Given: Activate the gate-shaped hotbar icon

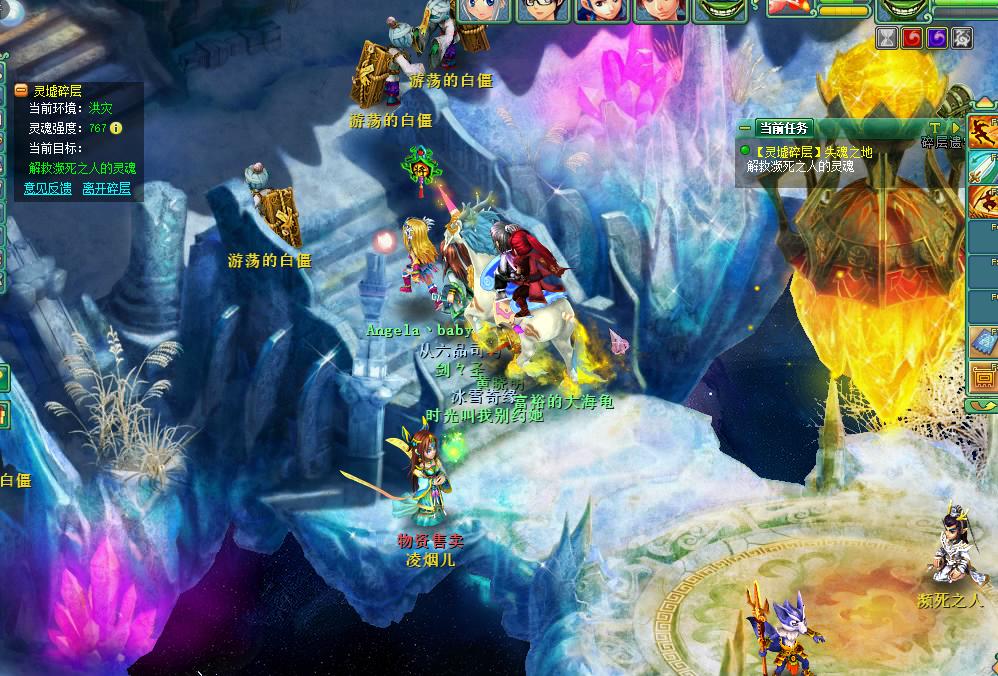Looking at the screenshot, I should tap(983, 377).
